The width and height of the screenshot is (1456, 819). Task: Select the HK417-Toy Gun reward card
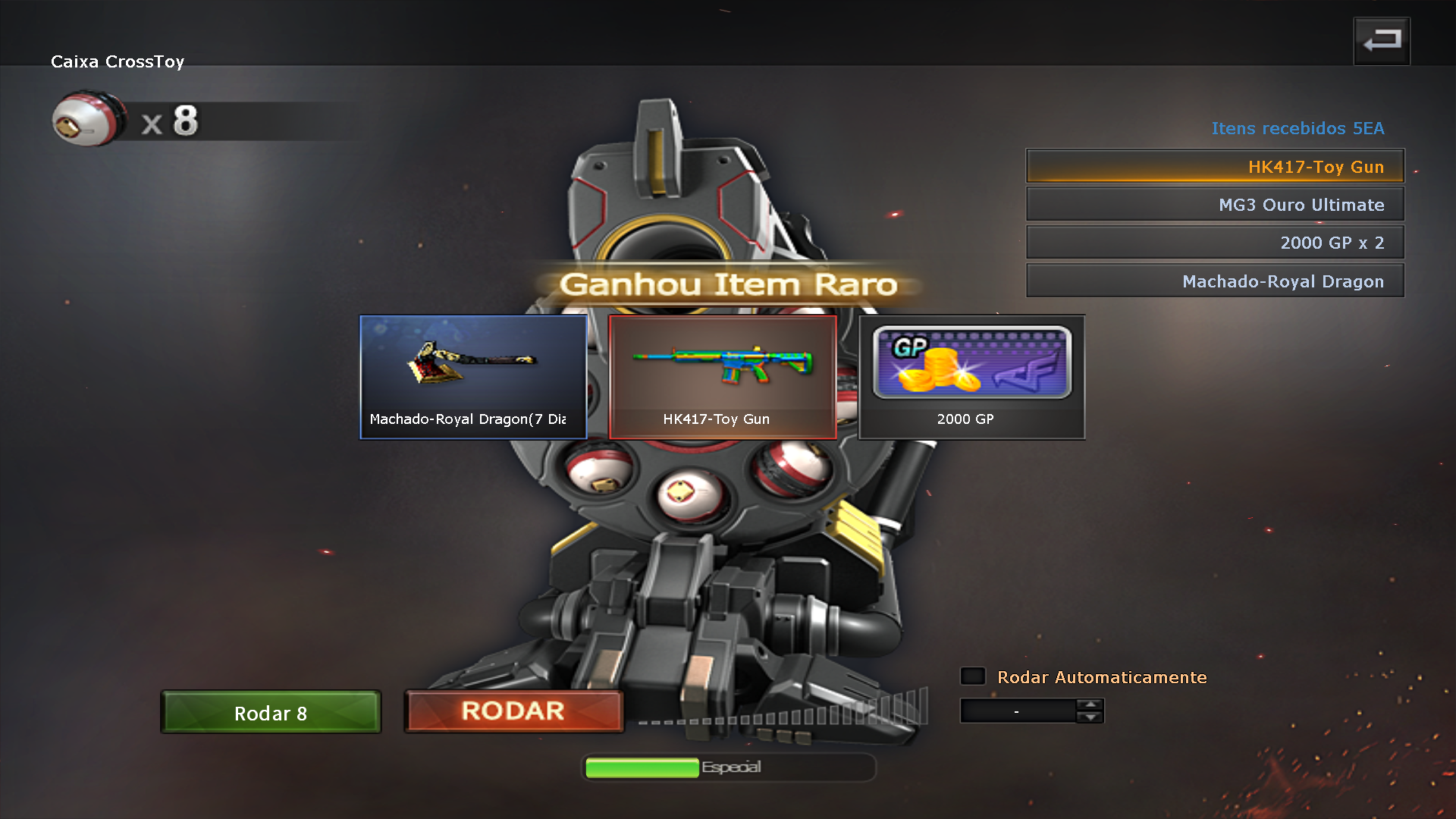pyautogui.click(x=723, y=377)
